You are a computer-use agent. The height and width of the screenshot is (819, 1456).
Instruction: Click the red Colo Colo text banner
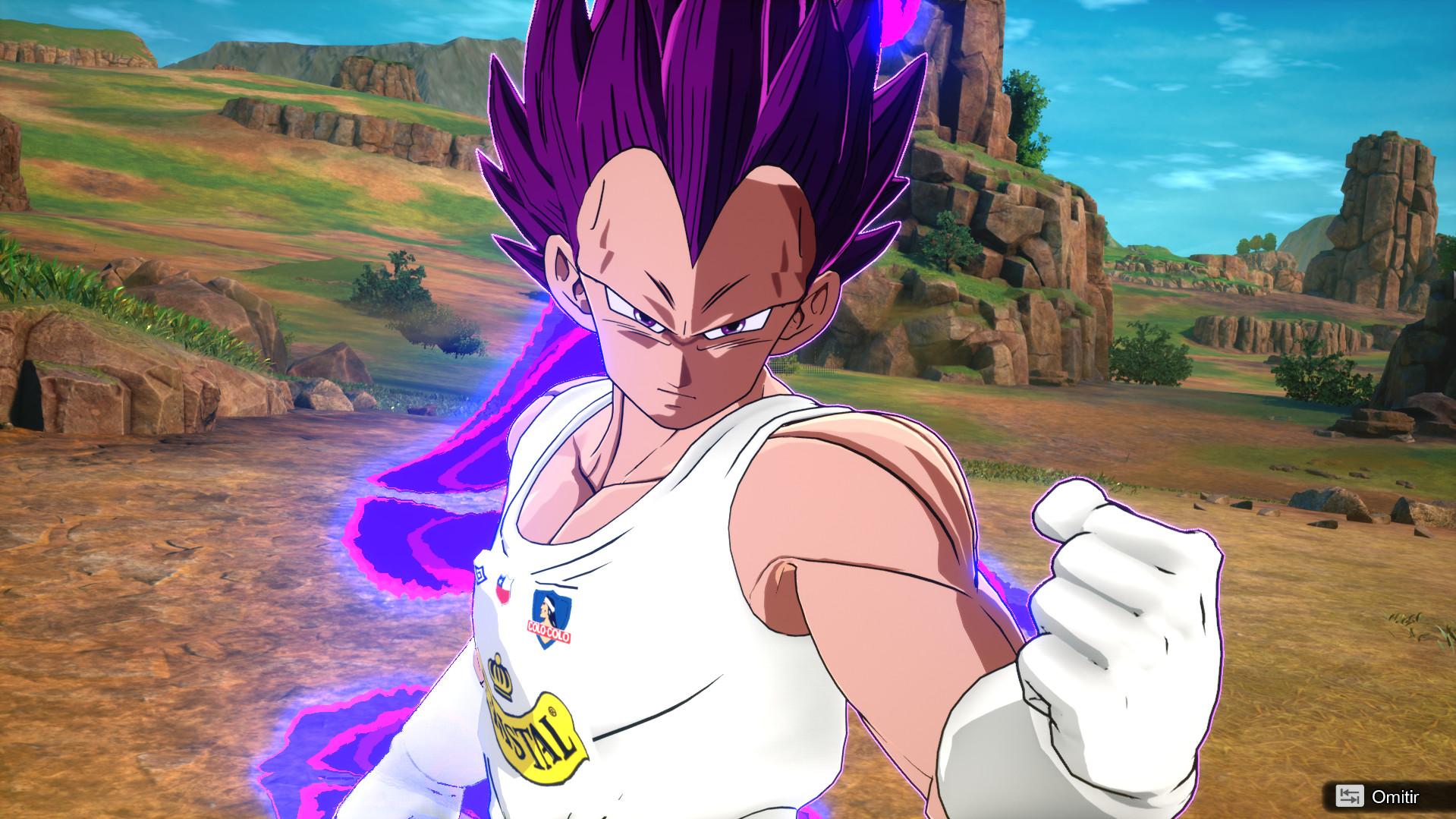[x=547, y=630]
